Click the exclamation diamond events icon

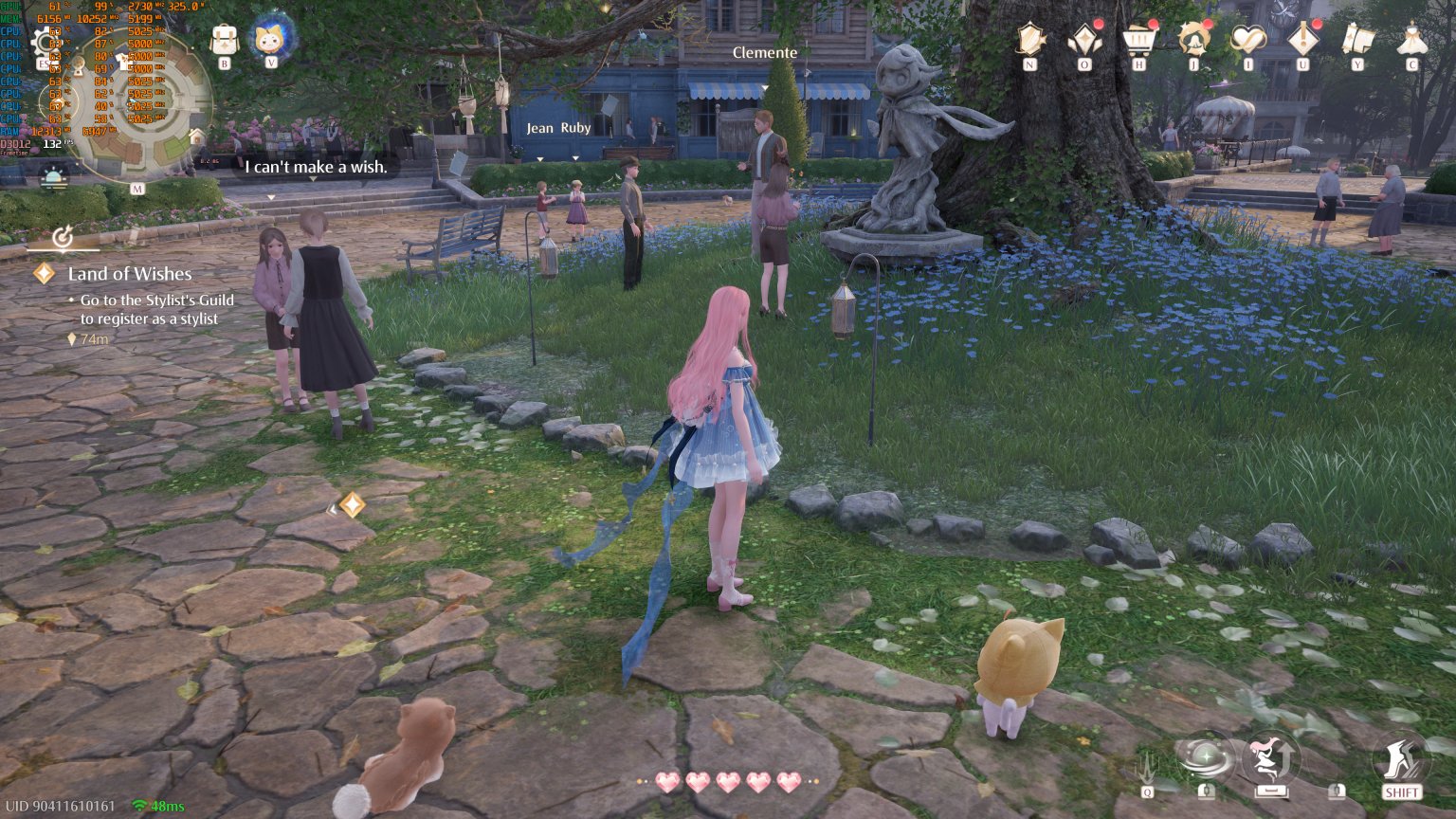(1301, 42)
